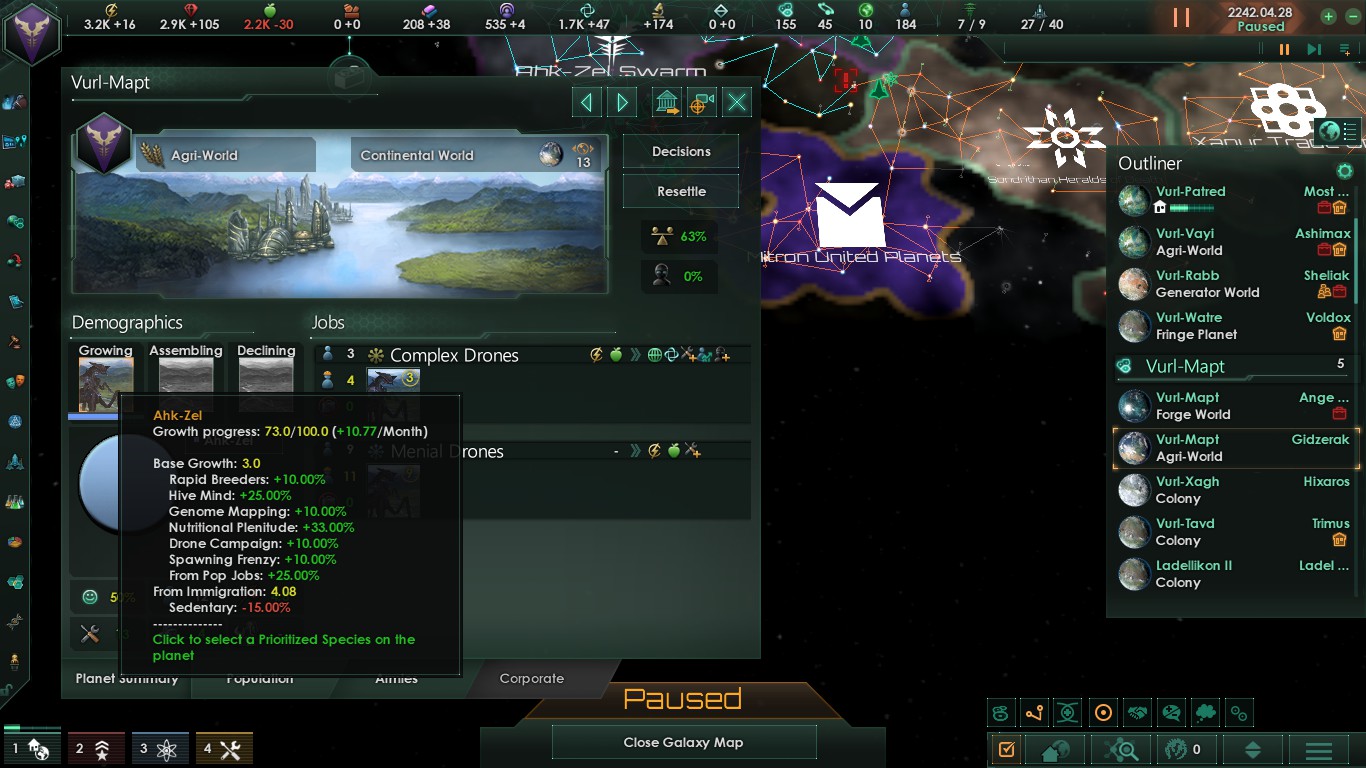
Task: Toggle the outliner settings gear icon
Action: pyautogui.click(x=1344, y=171)
